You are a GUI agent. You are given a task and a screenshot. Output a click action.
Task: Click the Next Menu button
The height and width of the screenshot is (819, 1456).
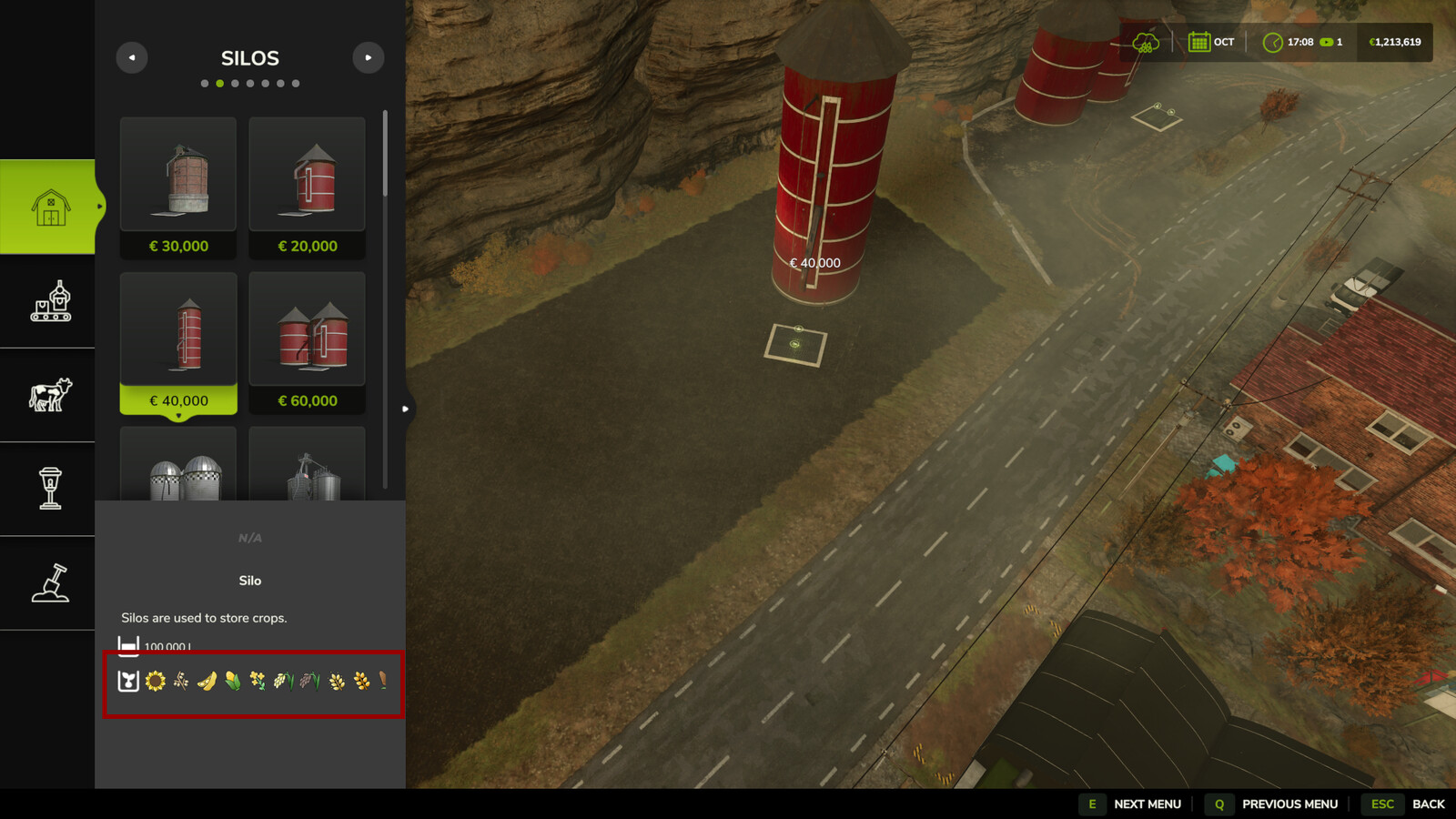(1131, 804)
